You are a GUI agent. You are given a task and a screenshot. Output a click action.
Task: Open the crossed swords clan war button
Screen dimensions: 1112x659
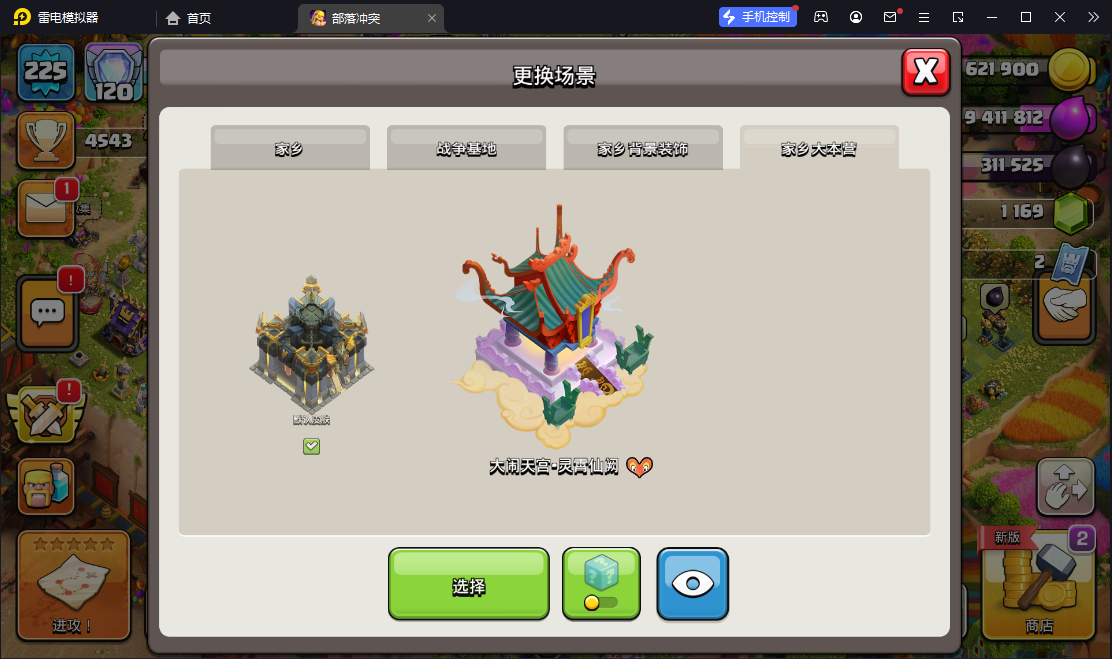[x=45, y=413]
